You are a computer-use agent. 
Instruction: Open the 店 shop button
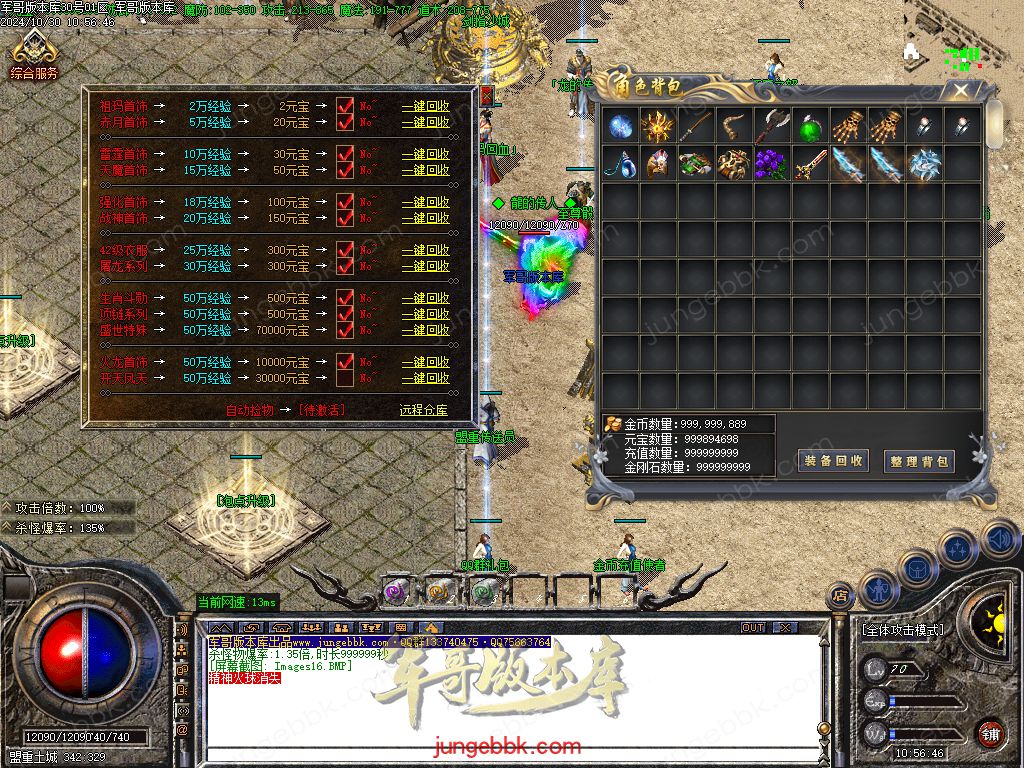840,597
